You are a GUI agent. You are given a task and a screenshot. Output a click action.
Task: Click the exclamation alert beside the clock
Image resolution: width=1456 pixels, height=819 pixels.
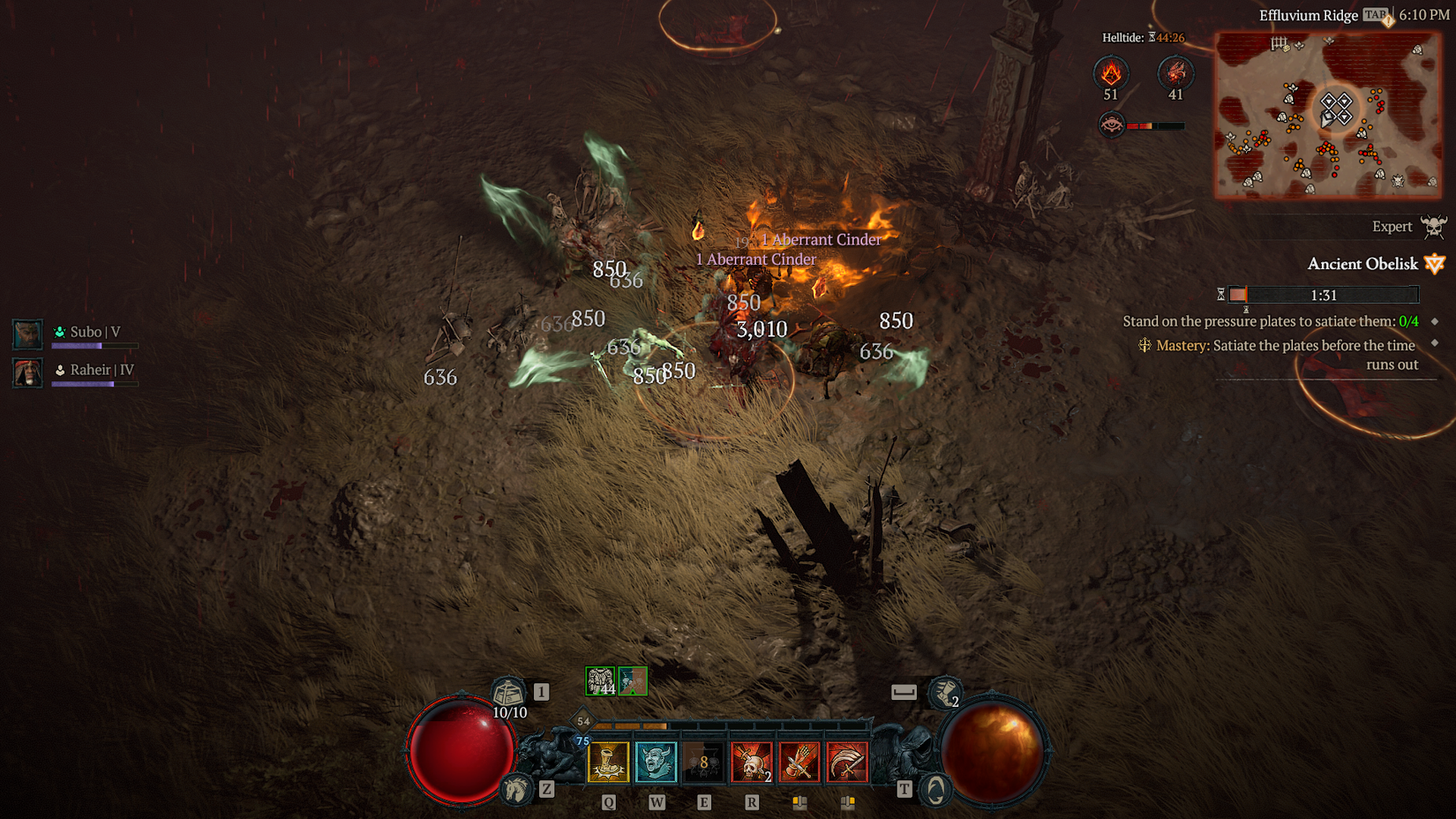[1390, 21]
